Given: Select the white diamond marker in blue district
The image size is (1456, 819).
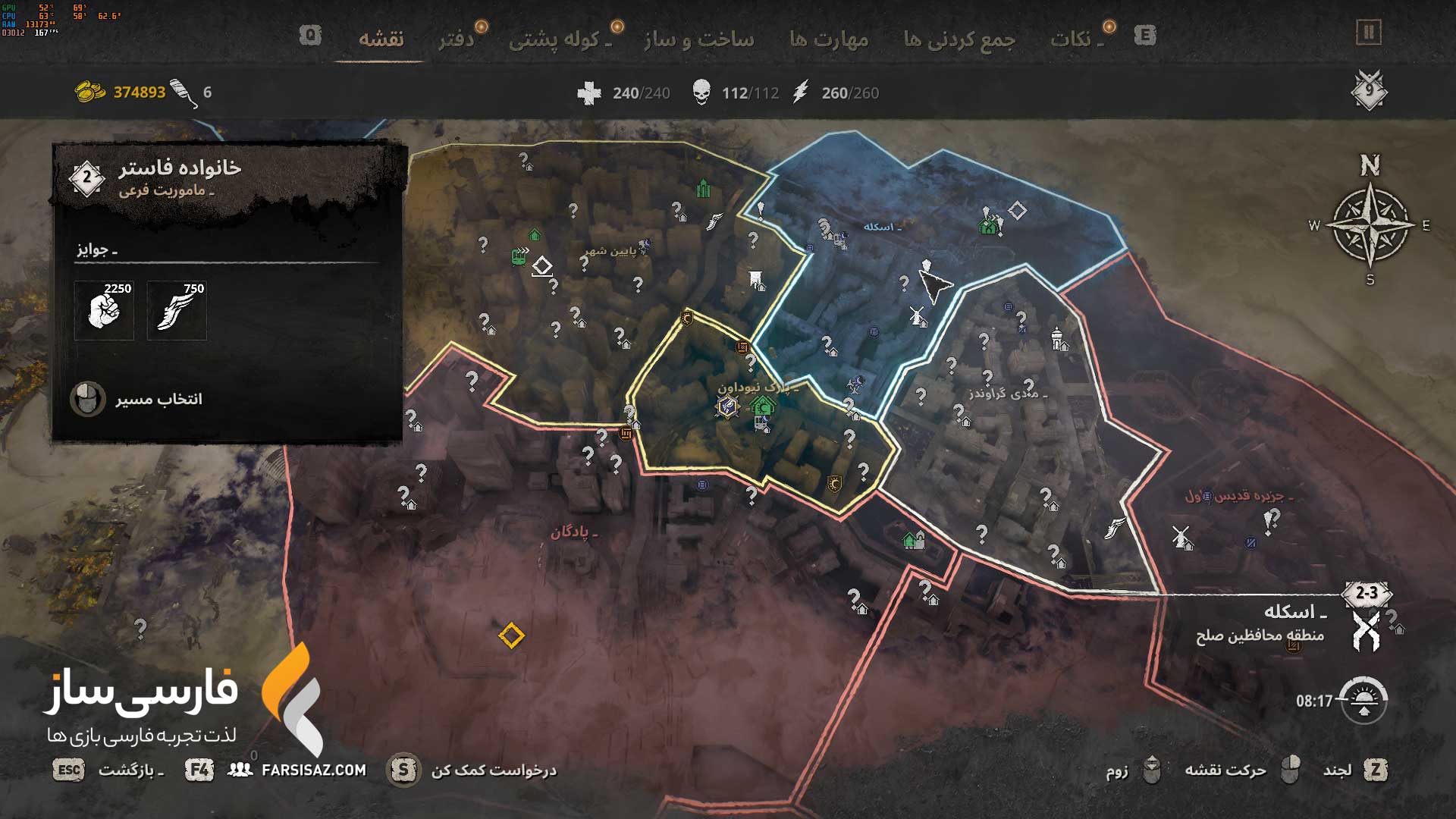Looking at the screenshot, I should [x=1017, y=211].
